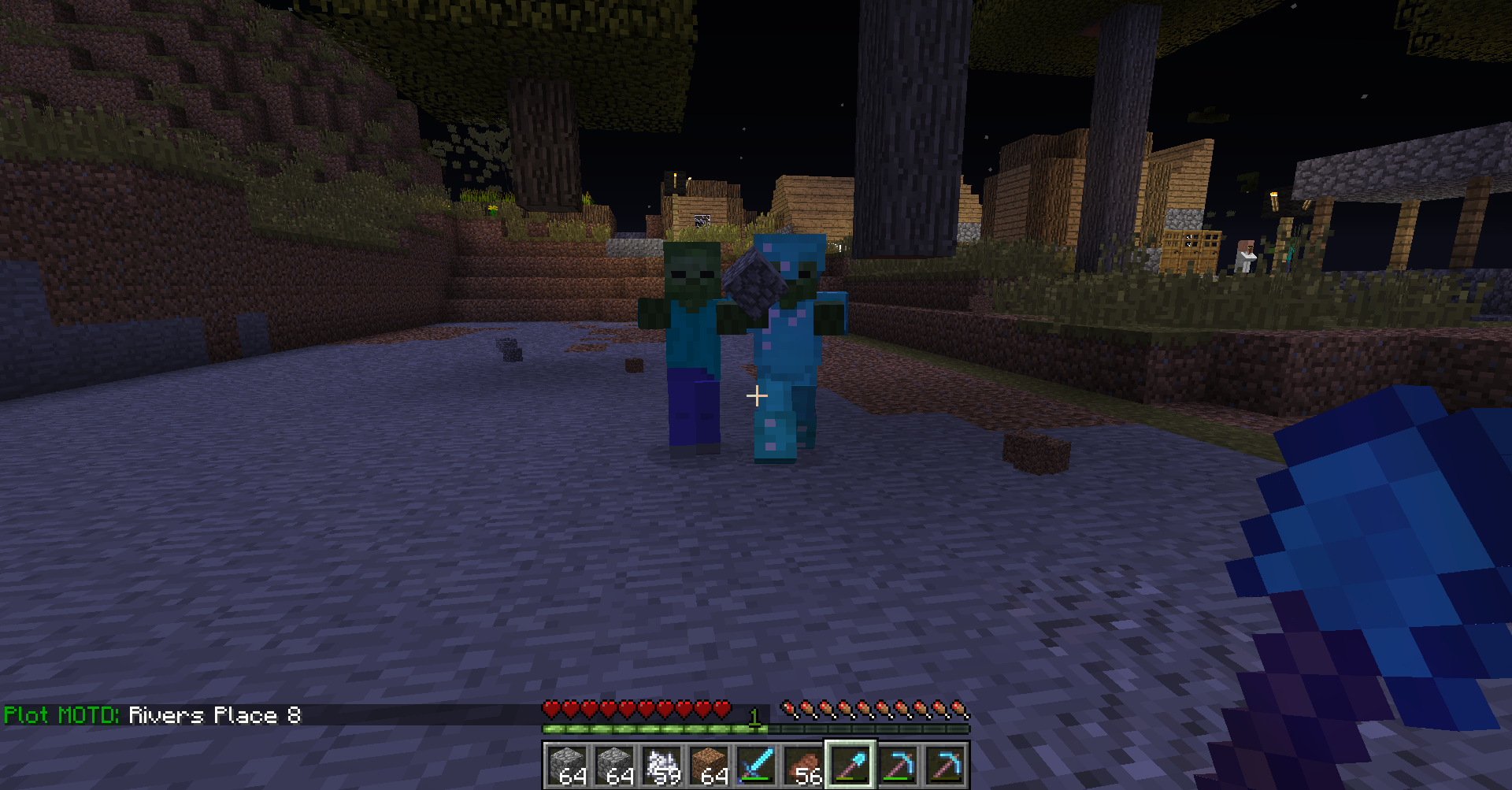
Task: Click the crosshair at screen center
Action: (x=757, y=395)
